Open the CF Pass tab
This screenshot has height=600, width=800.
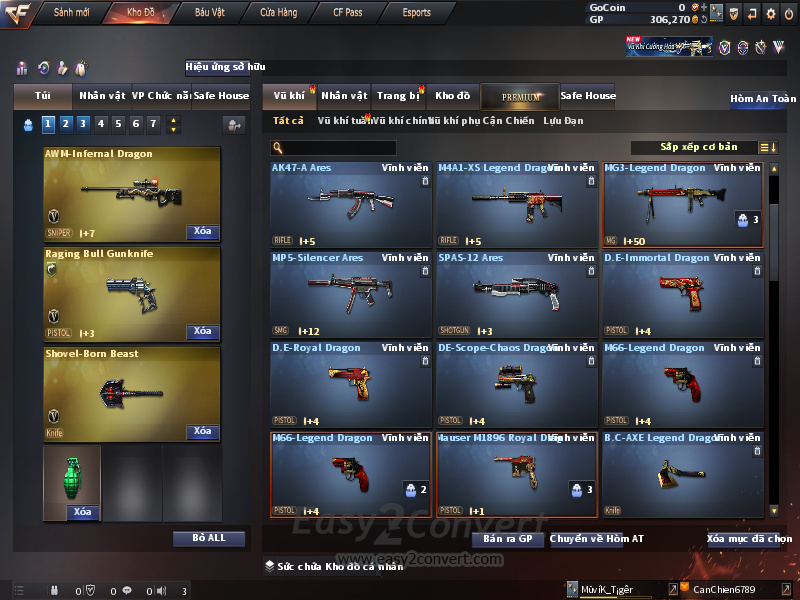pos(348,13)
